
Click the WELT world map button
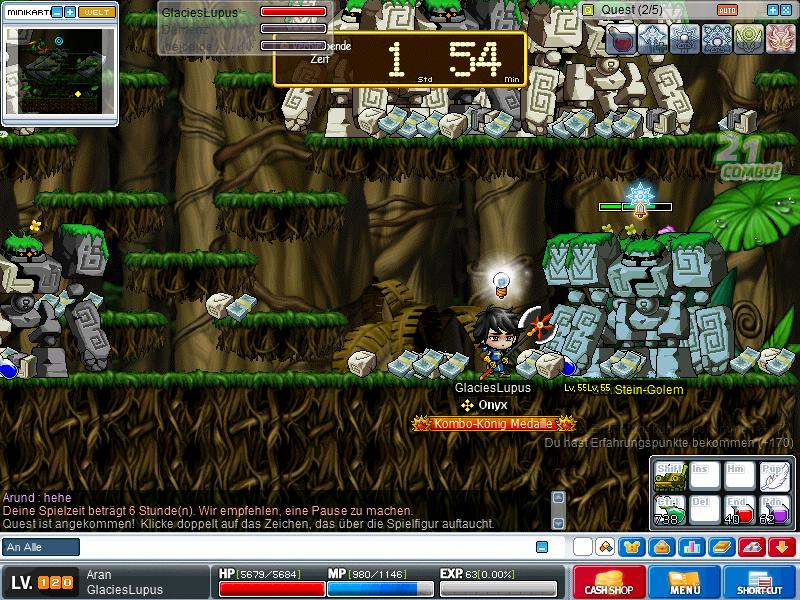point(97,12)
